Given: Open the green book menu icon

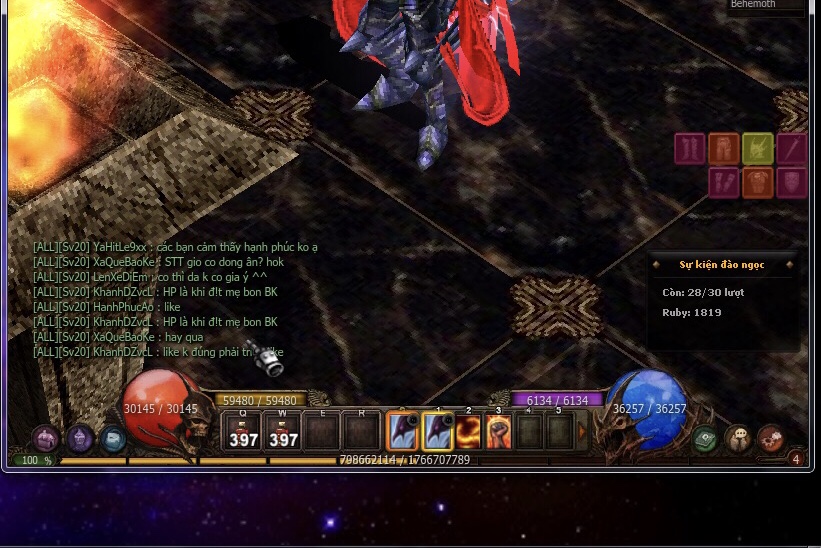Looking at the screenshot, I should click(706, 438).
